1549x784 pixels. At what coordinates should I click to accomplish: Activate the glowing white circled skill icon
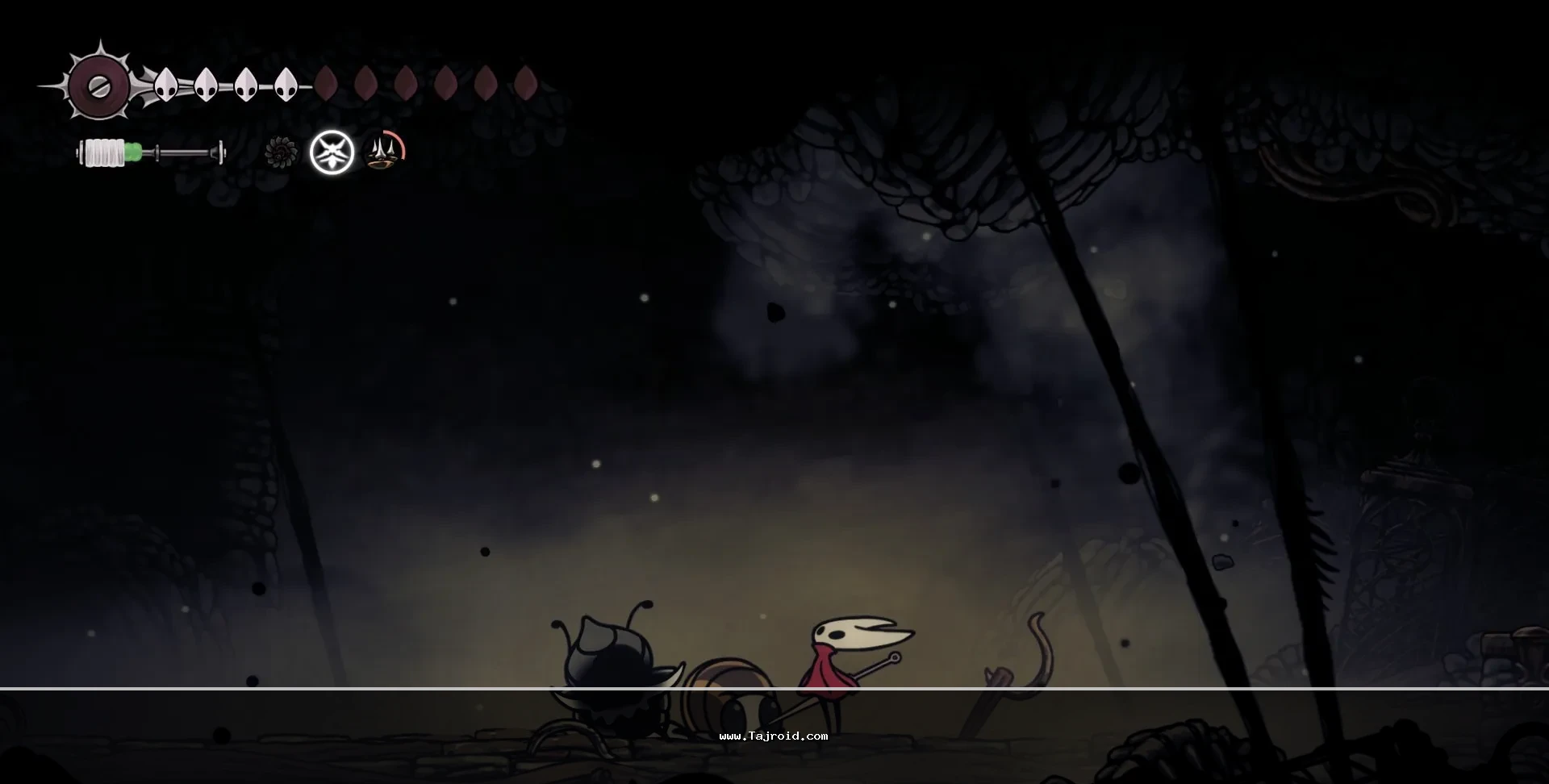[332, 152]
